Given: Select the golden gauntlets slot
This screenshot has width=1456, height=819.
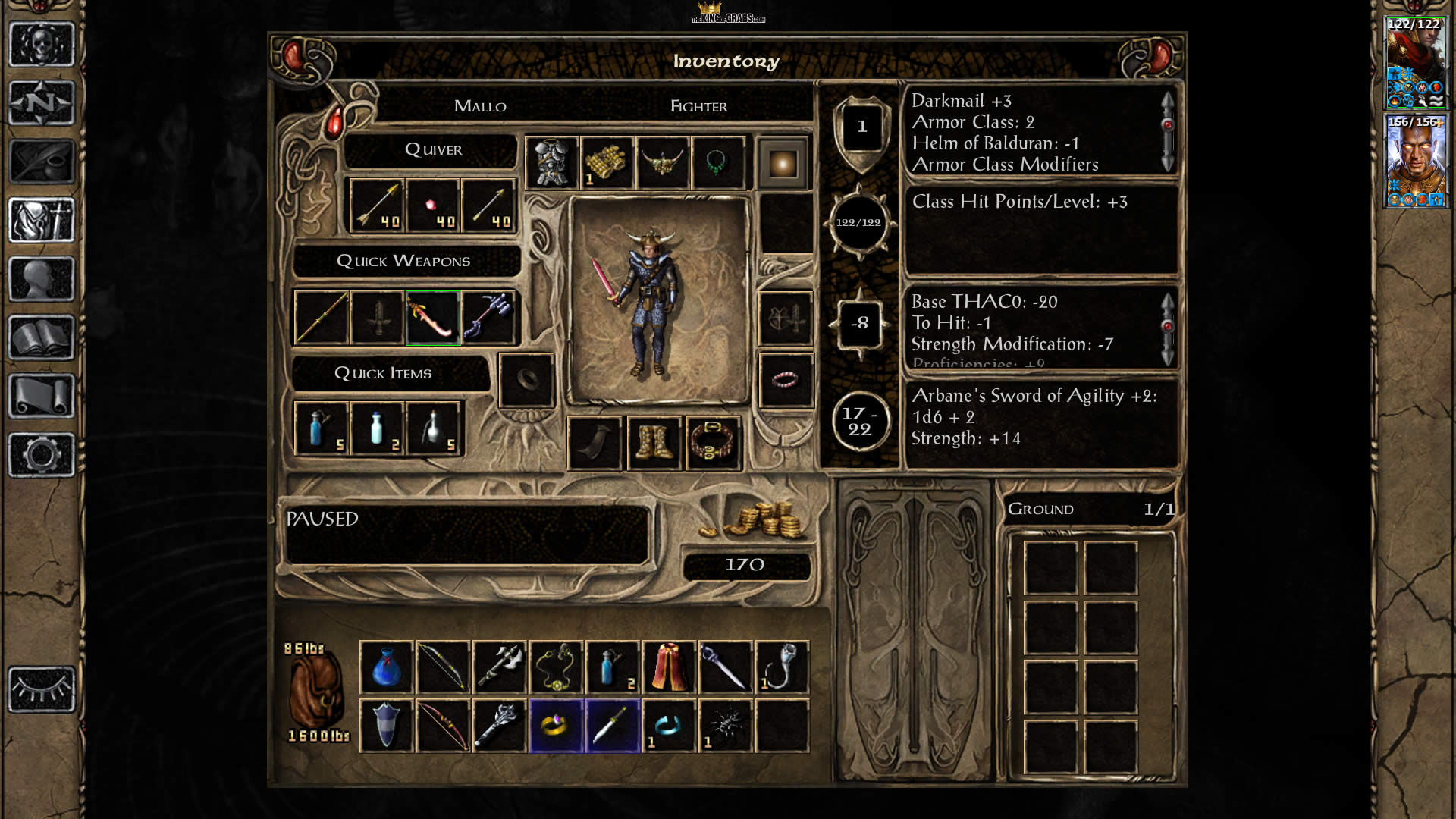Looking at the screenshot, I should [607, 163].
